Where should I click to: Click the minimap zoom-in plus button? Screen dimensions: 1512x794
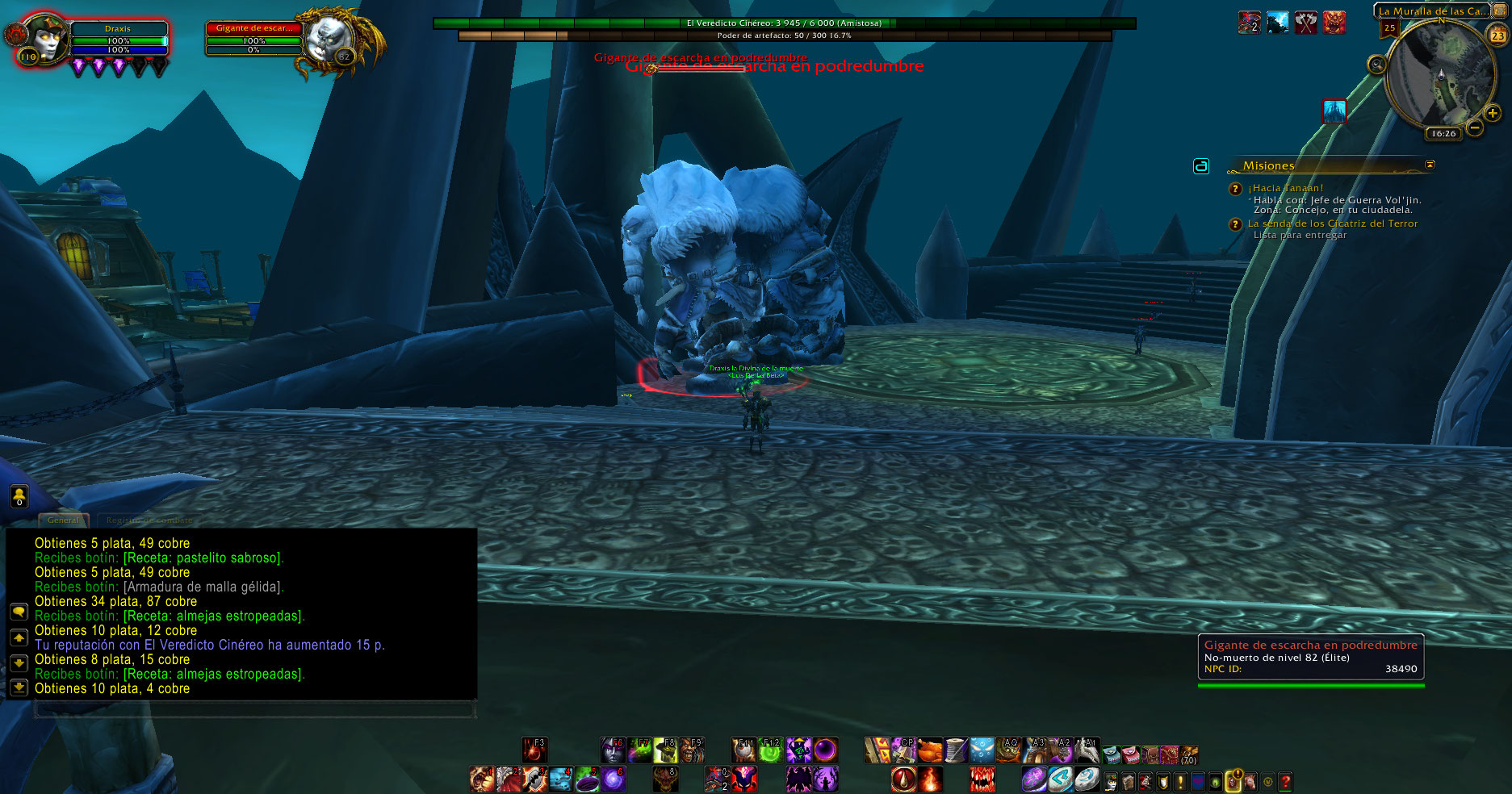coord(1492,114)
